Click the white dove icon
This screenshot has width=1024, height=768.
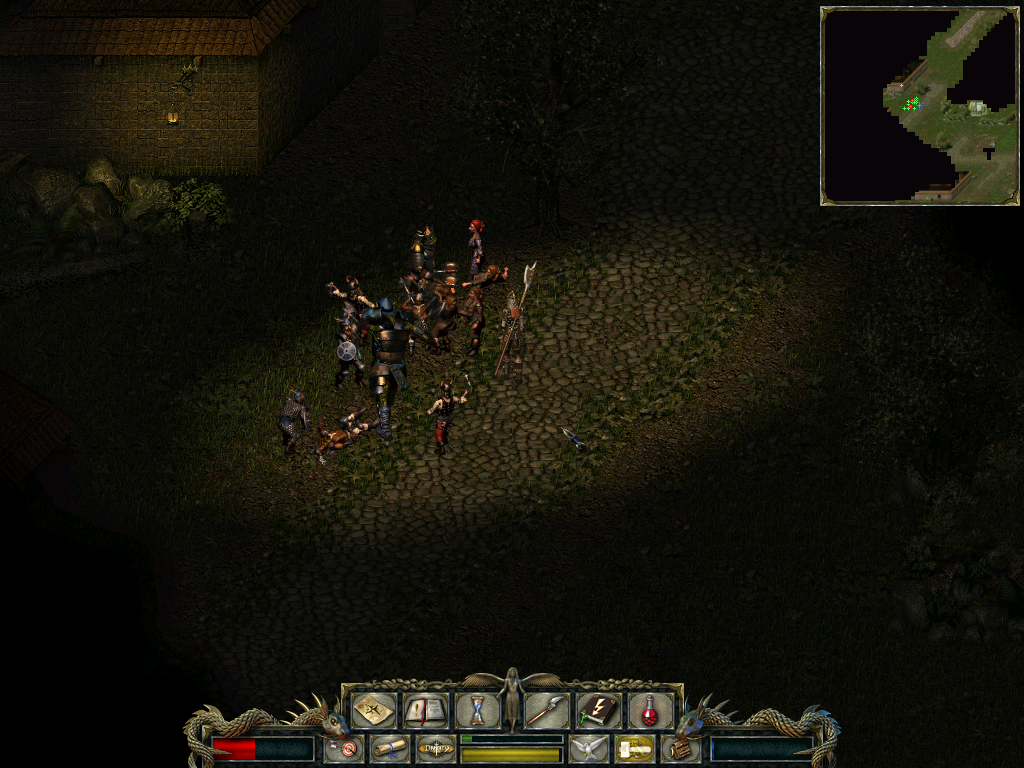point(589,748)
